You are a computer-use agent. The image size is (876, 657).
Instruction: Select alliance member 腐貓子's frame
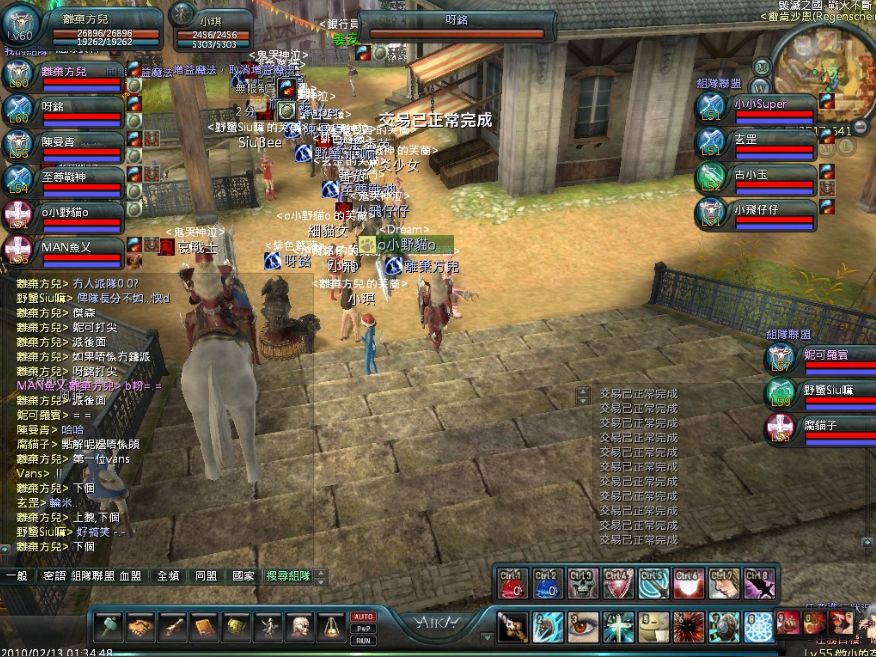(x=820, y=428)
